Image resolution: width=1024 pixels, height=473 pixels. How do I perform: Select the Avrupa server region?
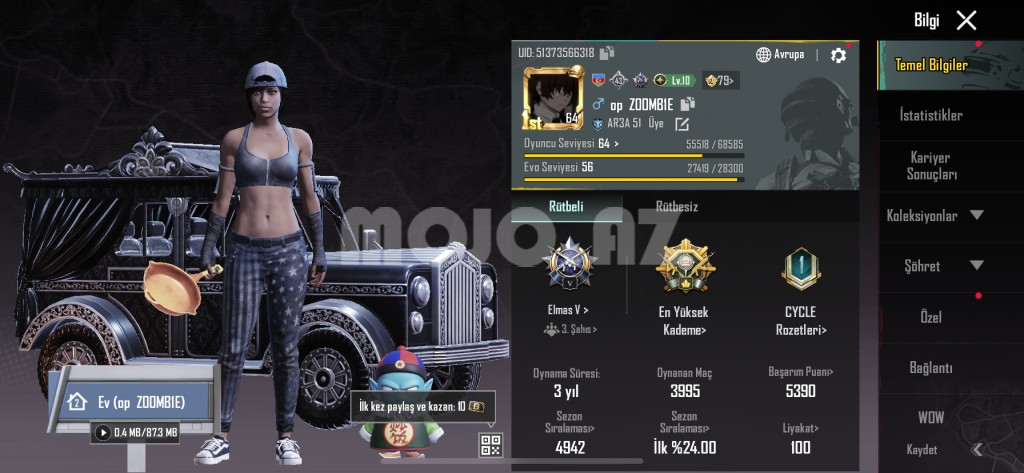[x=780, y=54]
